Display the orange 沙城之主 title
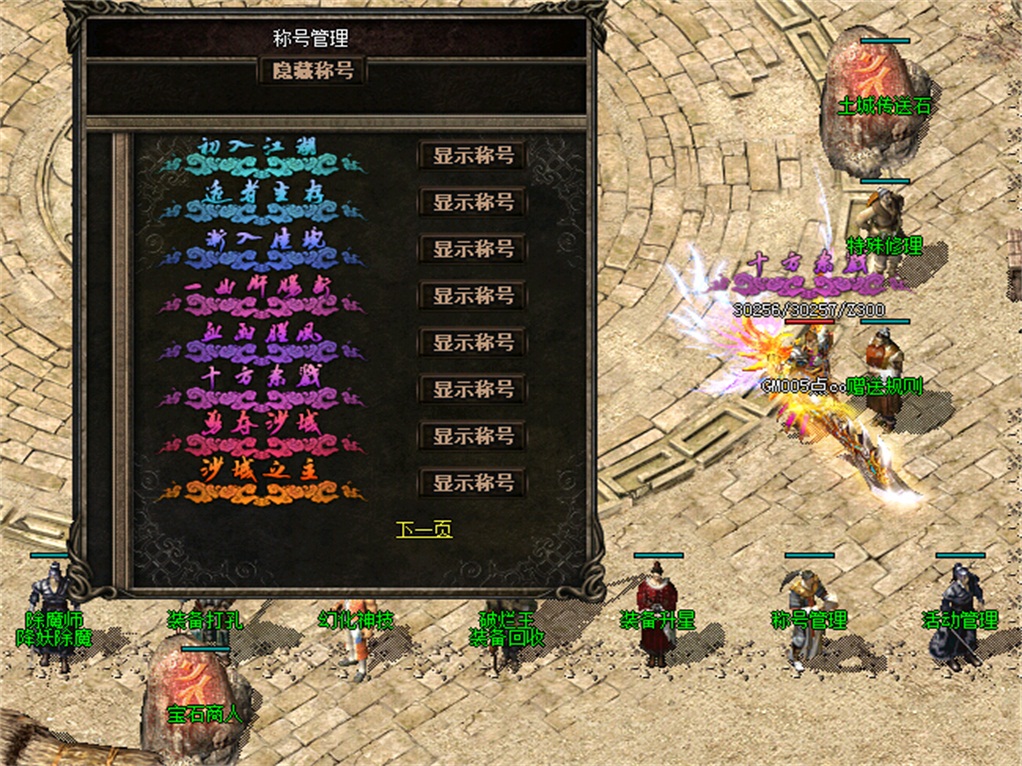Viewport: 1022px width, 766px height. pos(473,483)
